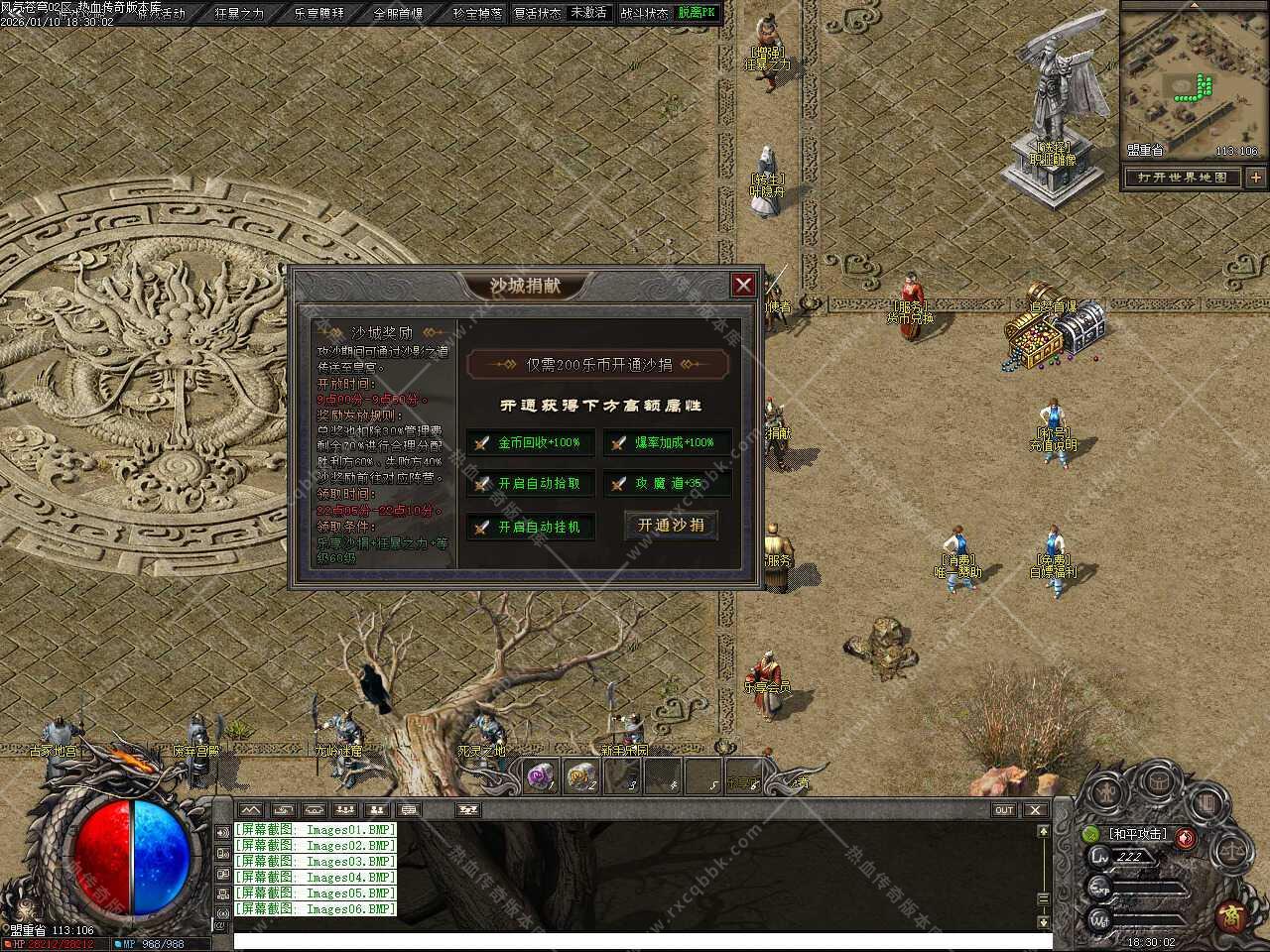
Task: Use the scroll item in hotbar slot 2
Action: pyautogui.click(x=581, y=777)
